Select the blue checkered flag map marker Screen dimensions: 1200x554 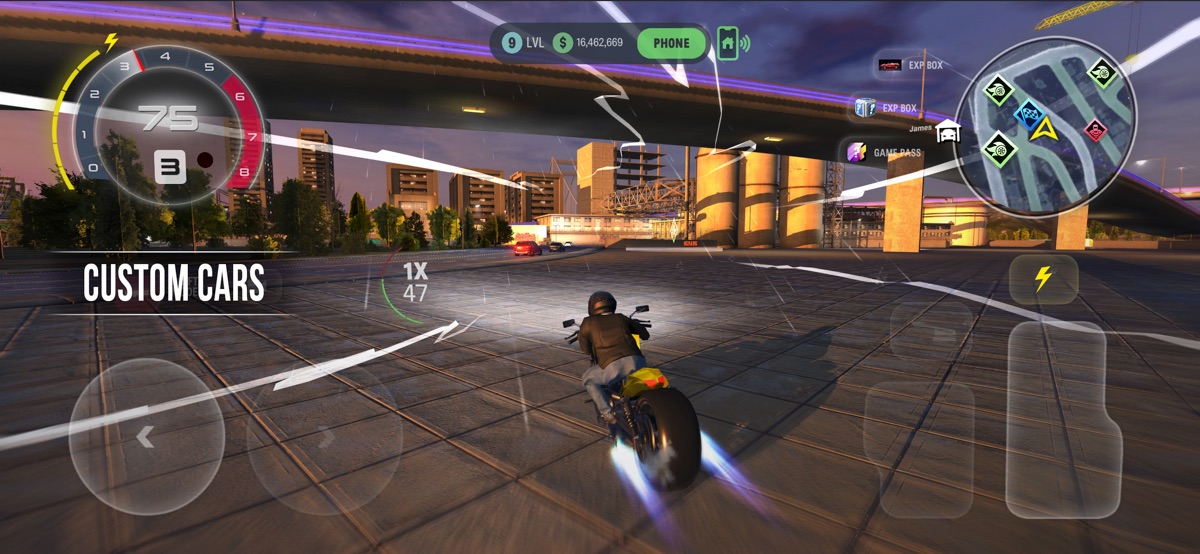pos(1029,113)
